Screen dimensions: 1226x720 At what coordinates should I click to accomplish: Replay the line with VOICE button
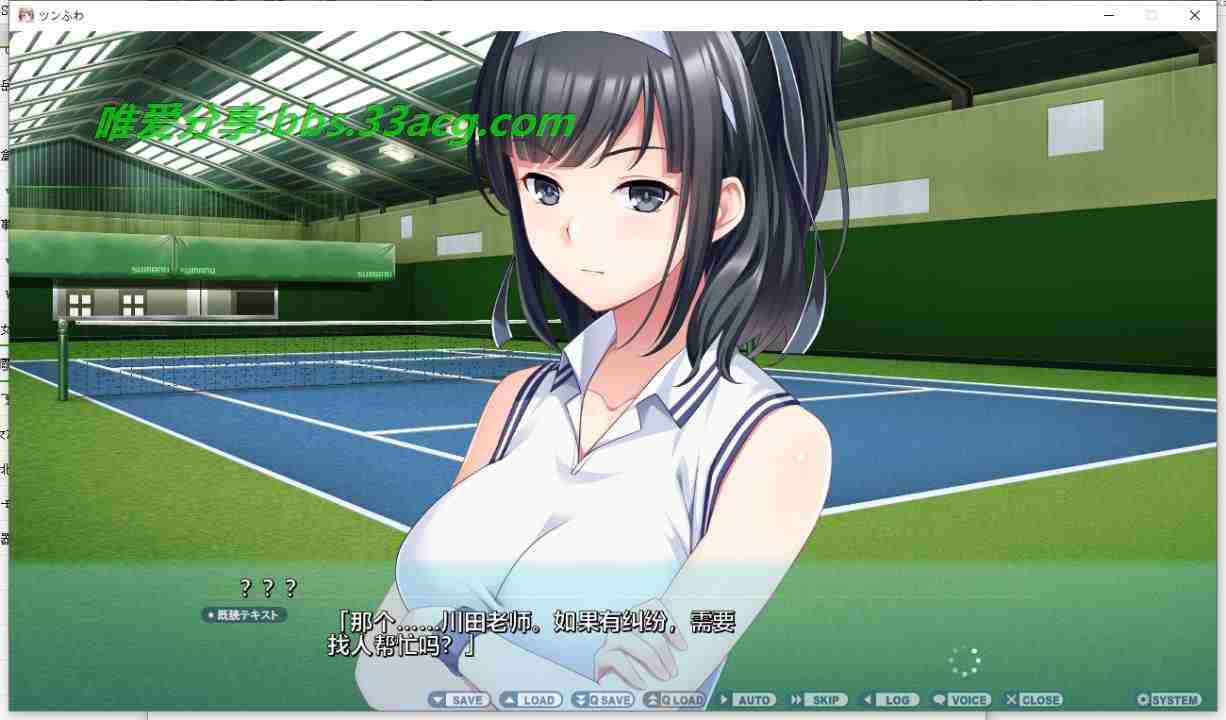(960, 700)
